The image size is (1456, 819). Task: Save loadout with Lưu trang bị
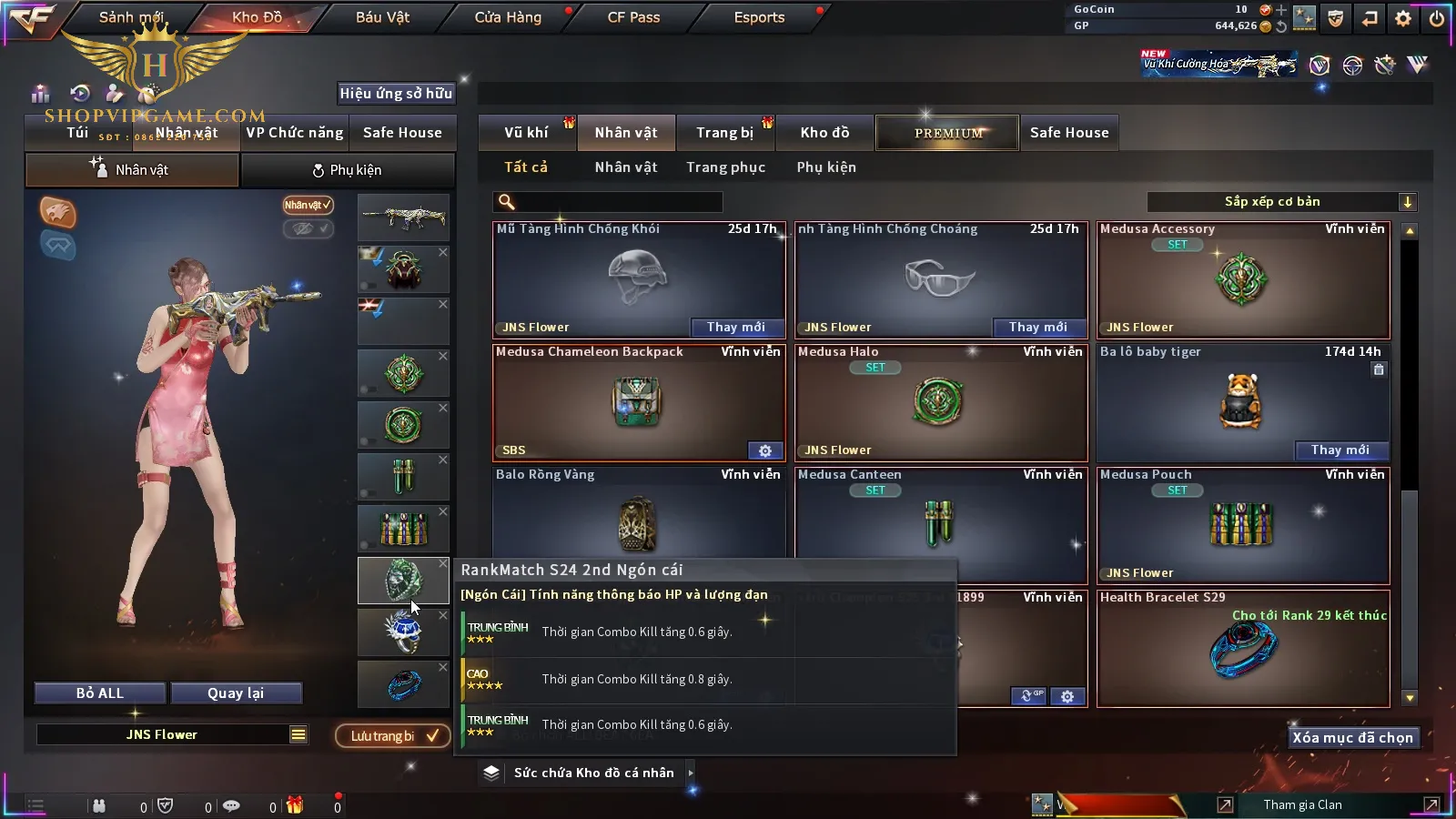pyautogui.click(x=393, y=736)
